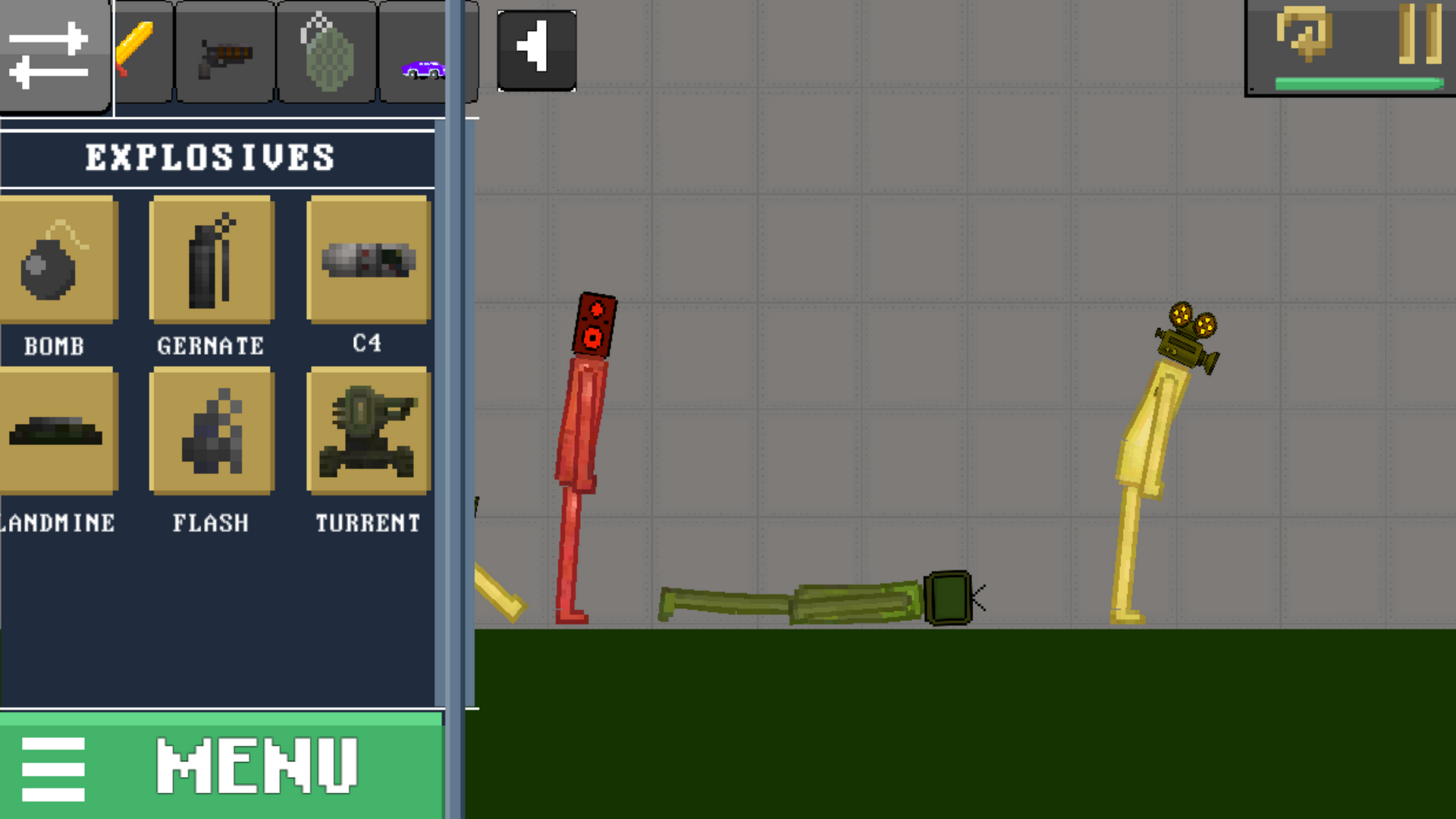Select the C4 explosive item
Image resolution: width=1456 pixels, height=819 pixels.
[x=368, y=259]
